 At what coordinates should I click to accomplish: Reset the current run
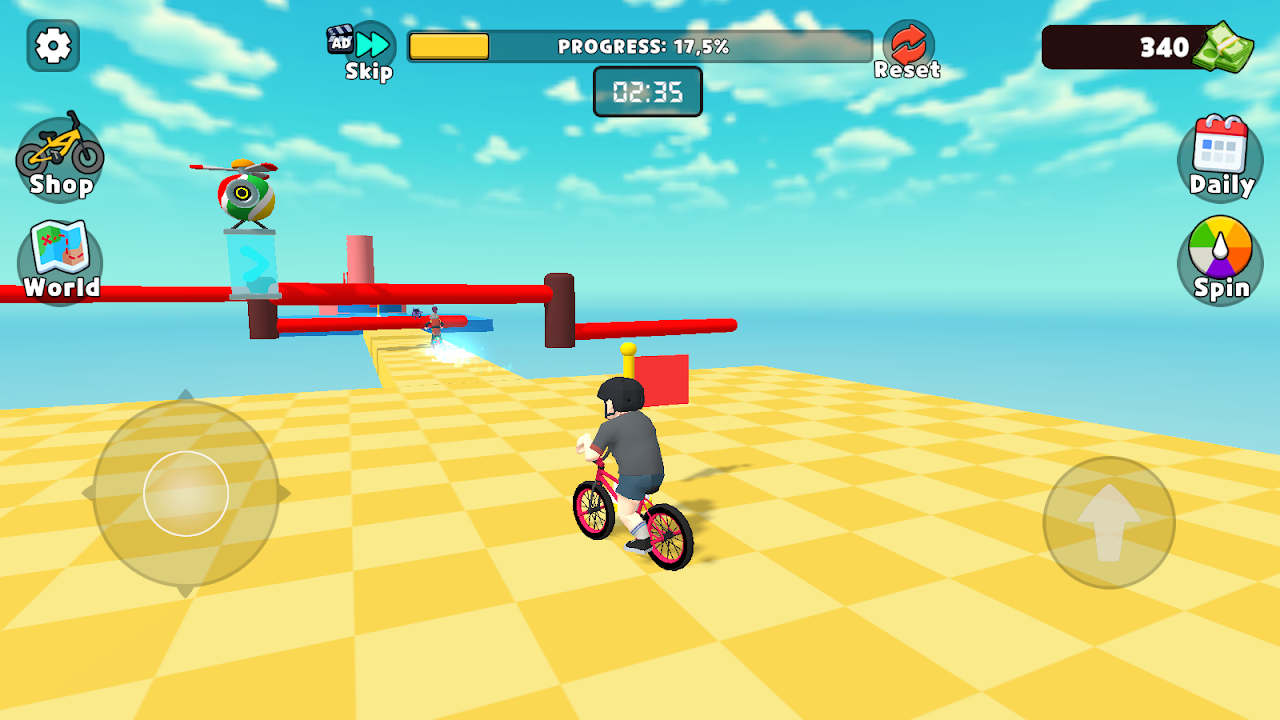coord(908,50)
